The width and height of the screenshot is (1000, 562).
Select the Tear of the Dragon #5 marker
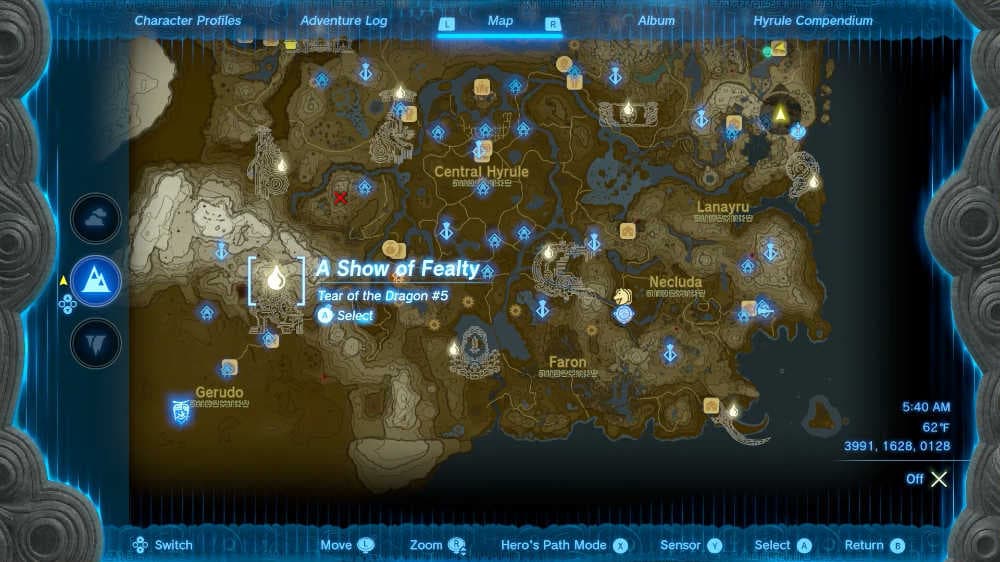(x=274, y=281)
